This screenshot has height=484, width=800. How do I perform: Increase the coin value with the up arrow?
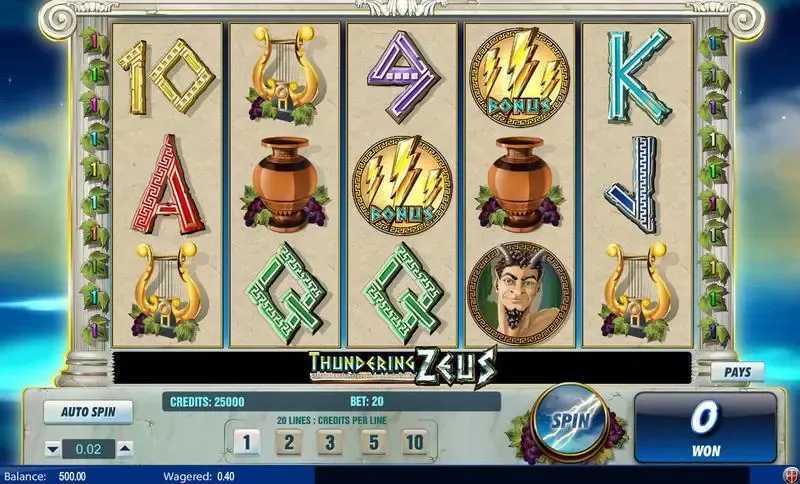point(124,448)
